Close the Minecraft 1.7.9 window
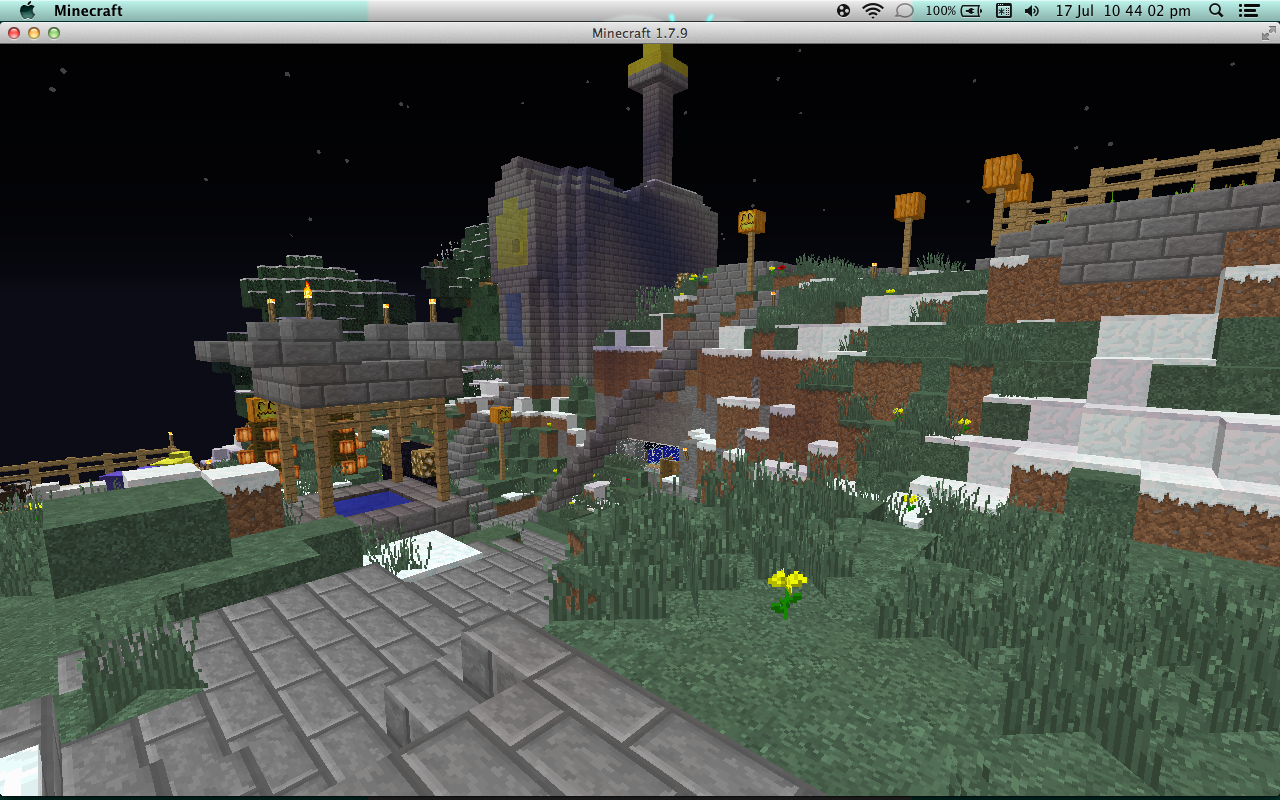 [14, 33]
